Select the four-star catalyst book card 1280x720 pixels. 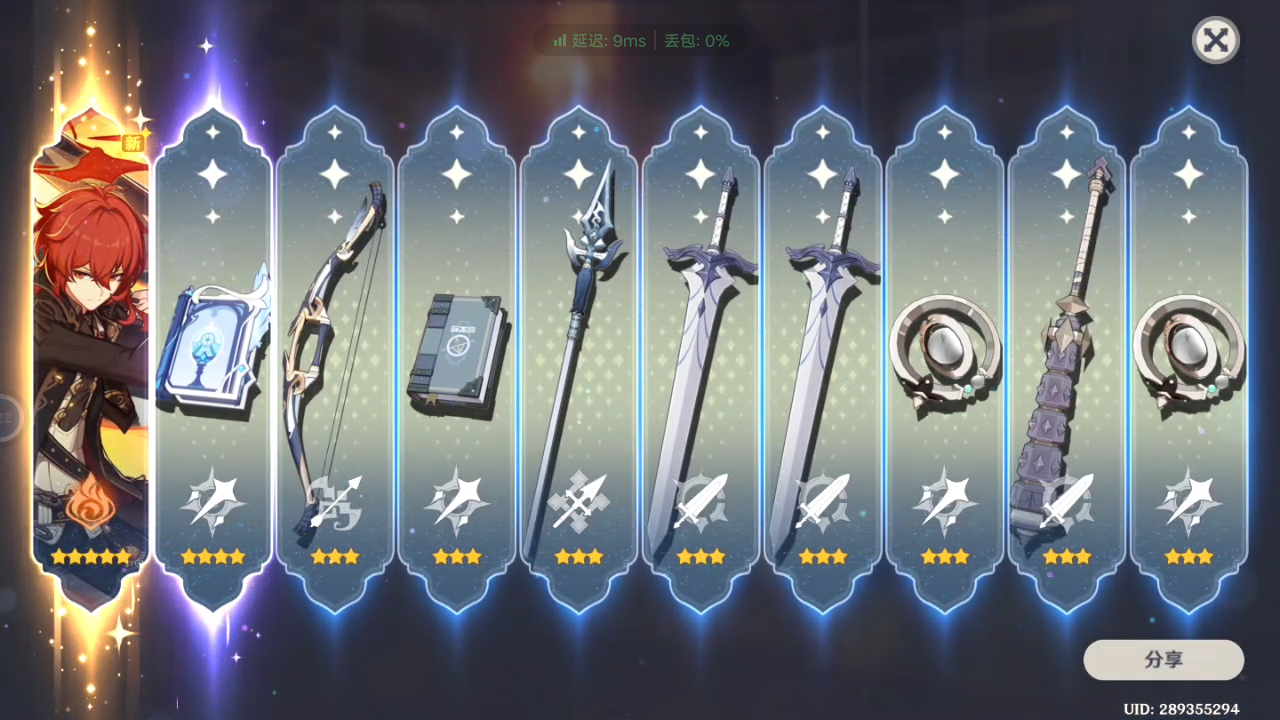pos(213,350)
